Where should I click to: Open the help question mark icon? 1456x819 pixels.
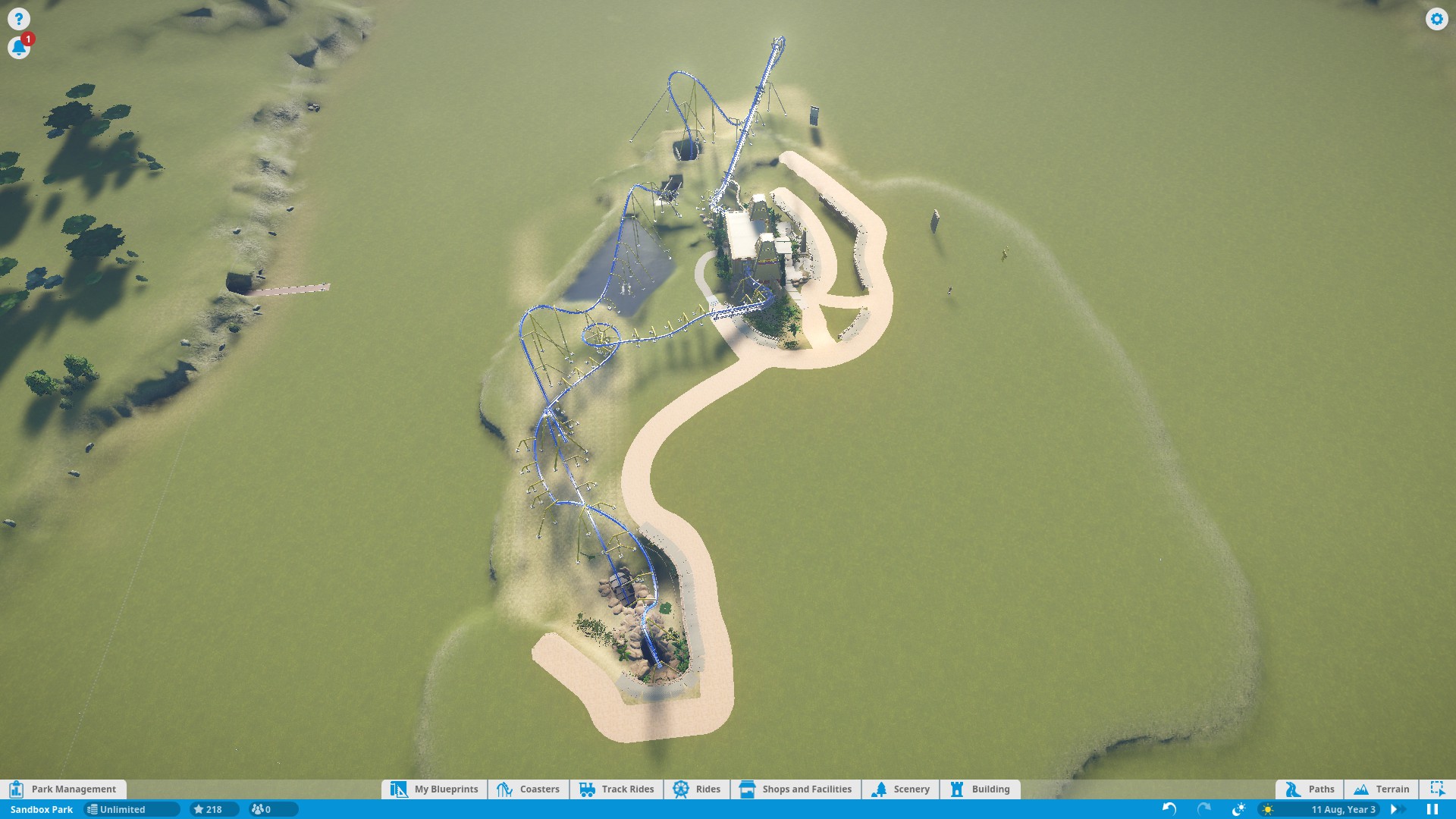19,19
